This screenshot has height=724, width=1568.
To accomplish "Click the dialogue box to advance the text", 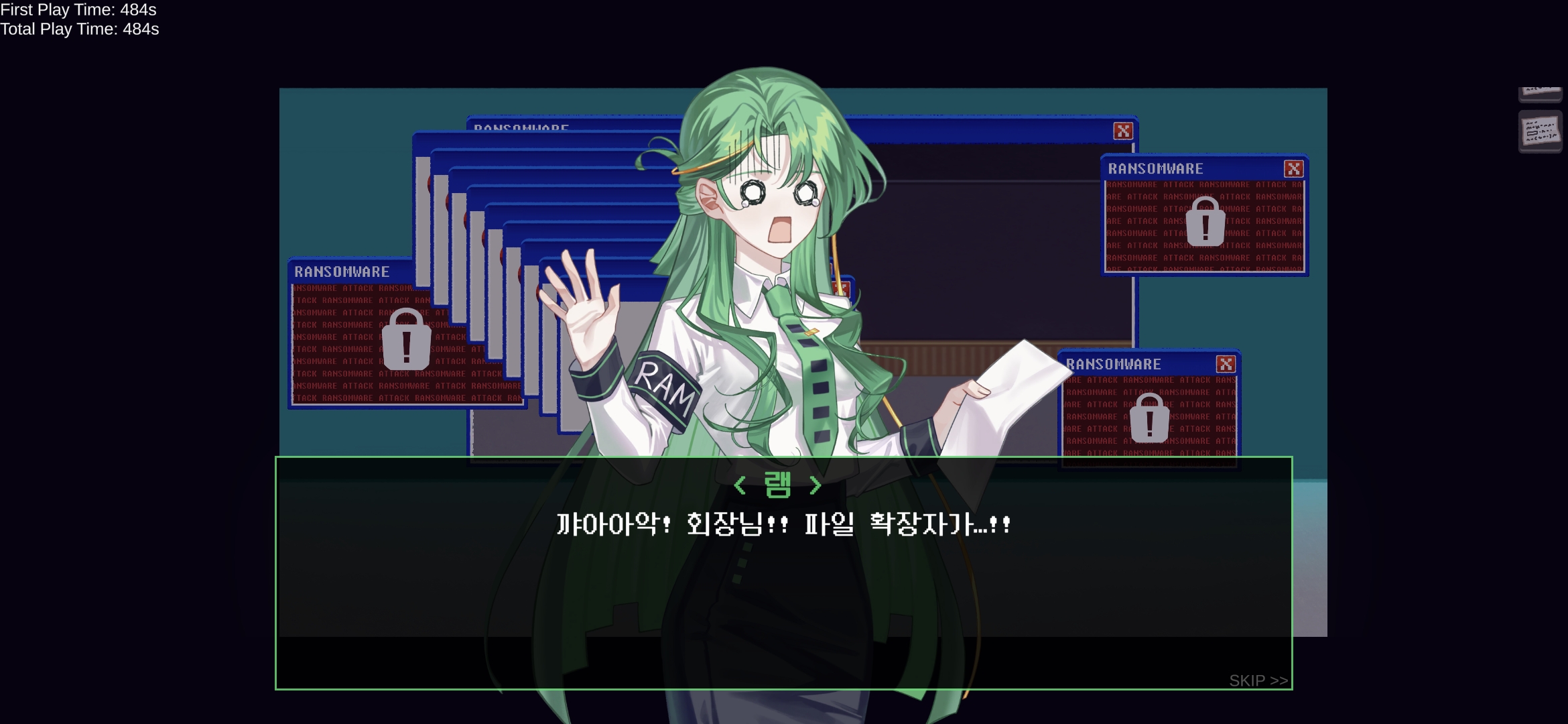I will tap(784, 590).
